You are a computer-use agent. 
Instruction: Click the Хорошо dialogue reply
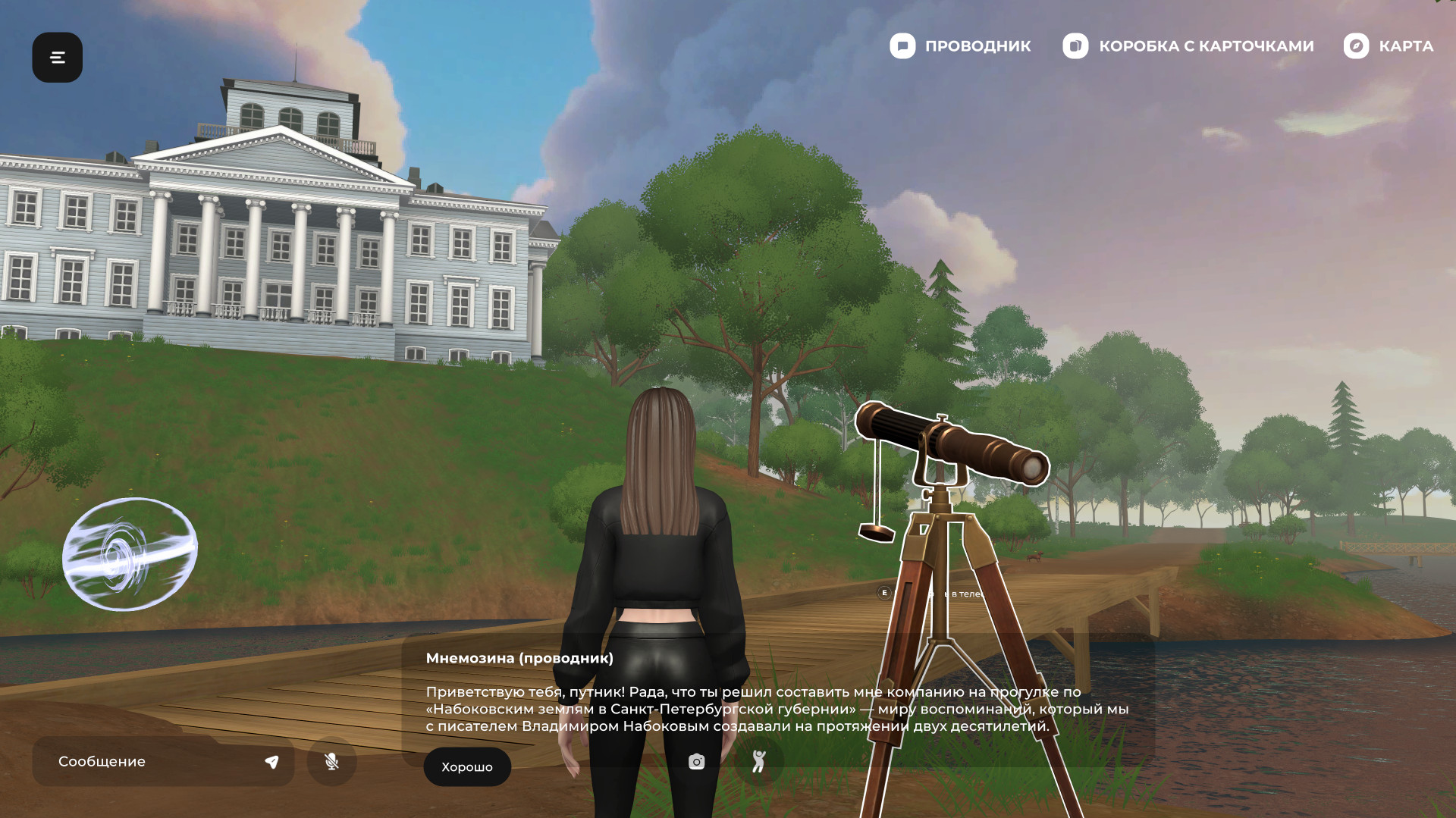tap(466, 766)
